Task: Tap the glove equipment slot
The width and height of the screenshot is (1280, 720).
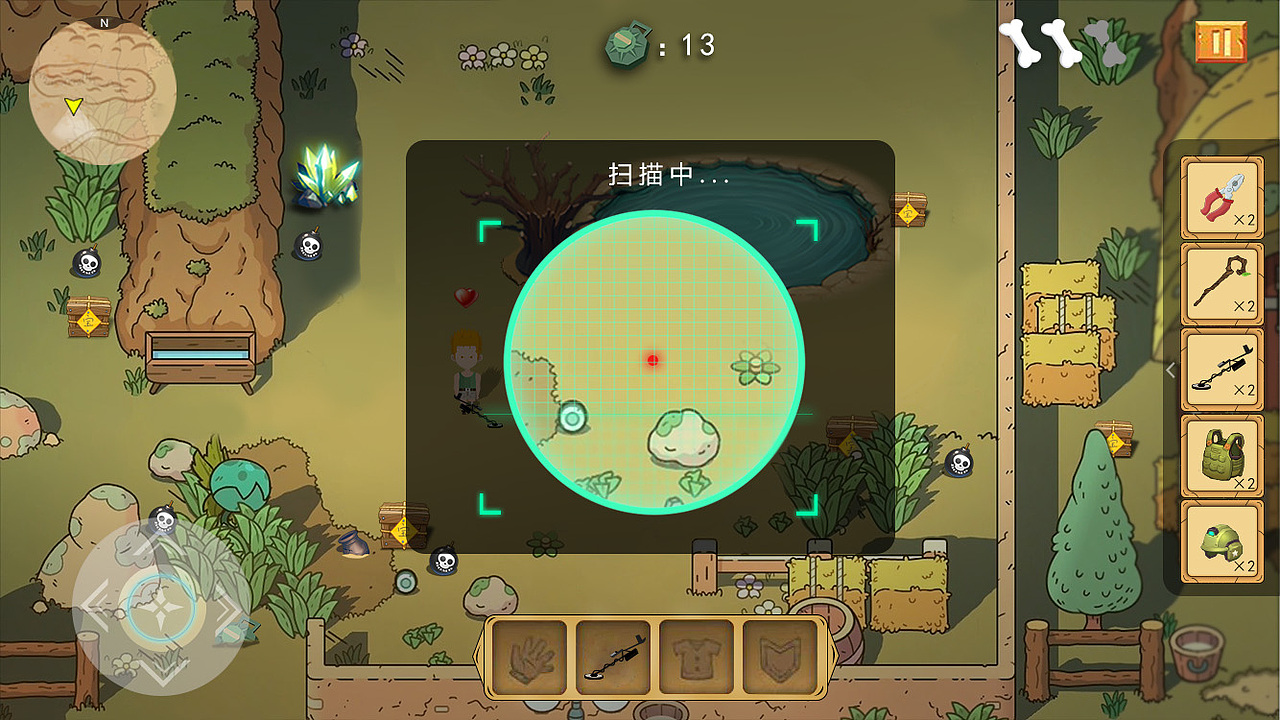Action: (531, 656)
